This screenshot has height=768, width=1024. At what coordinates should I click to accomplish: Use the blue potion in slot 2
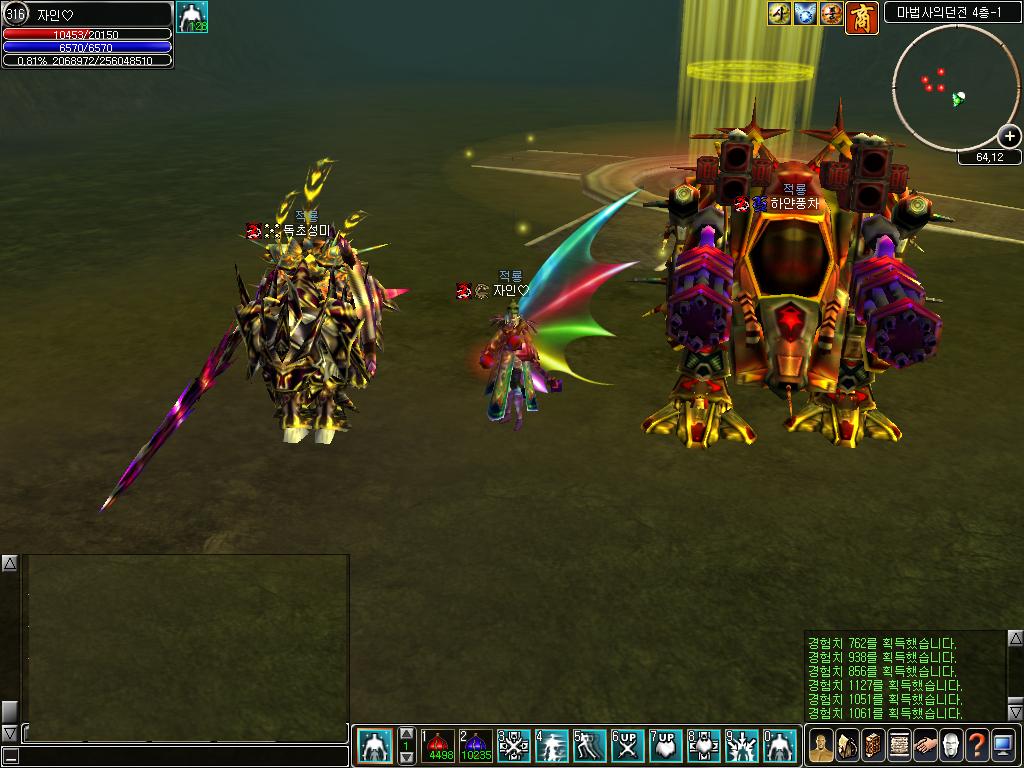tap(476, 746)
